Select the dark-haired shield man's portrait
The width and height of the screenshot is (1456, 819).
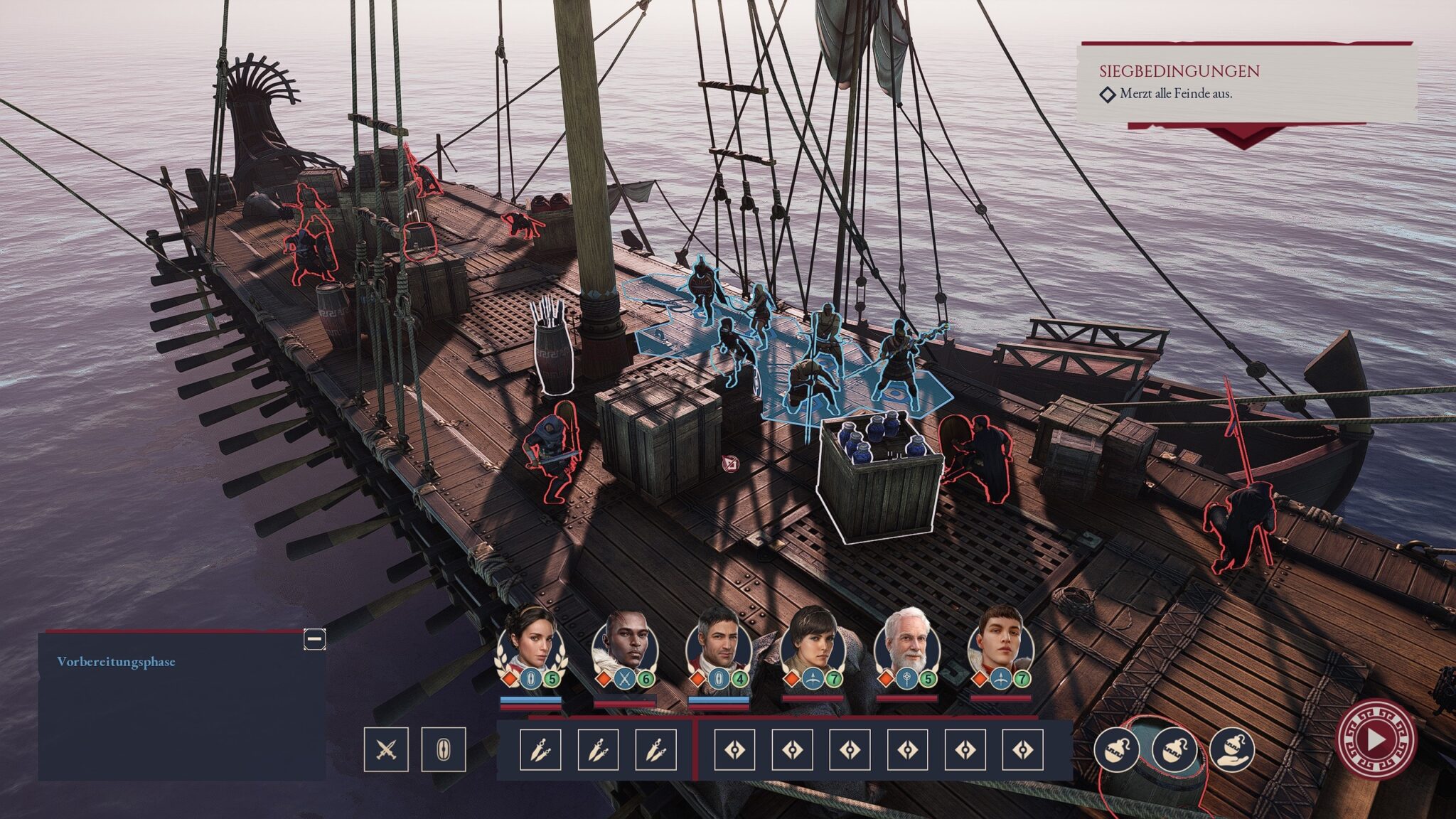719,648
